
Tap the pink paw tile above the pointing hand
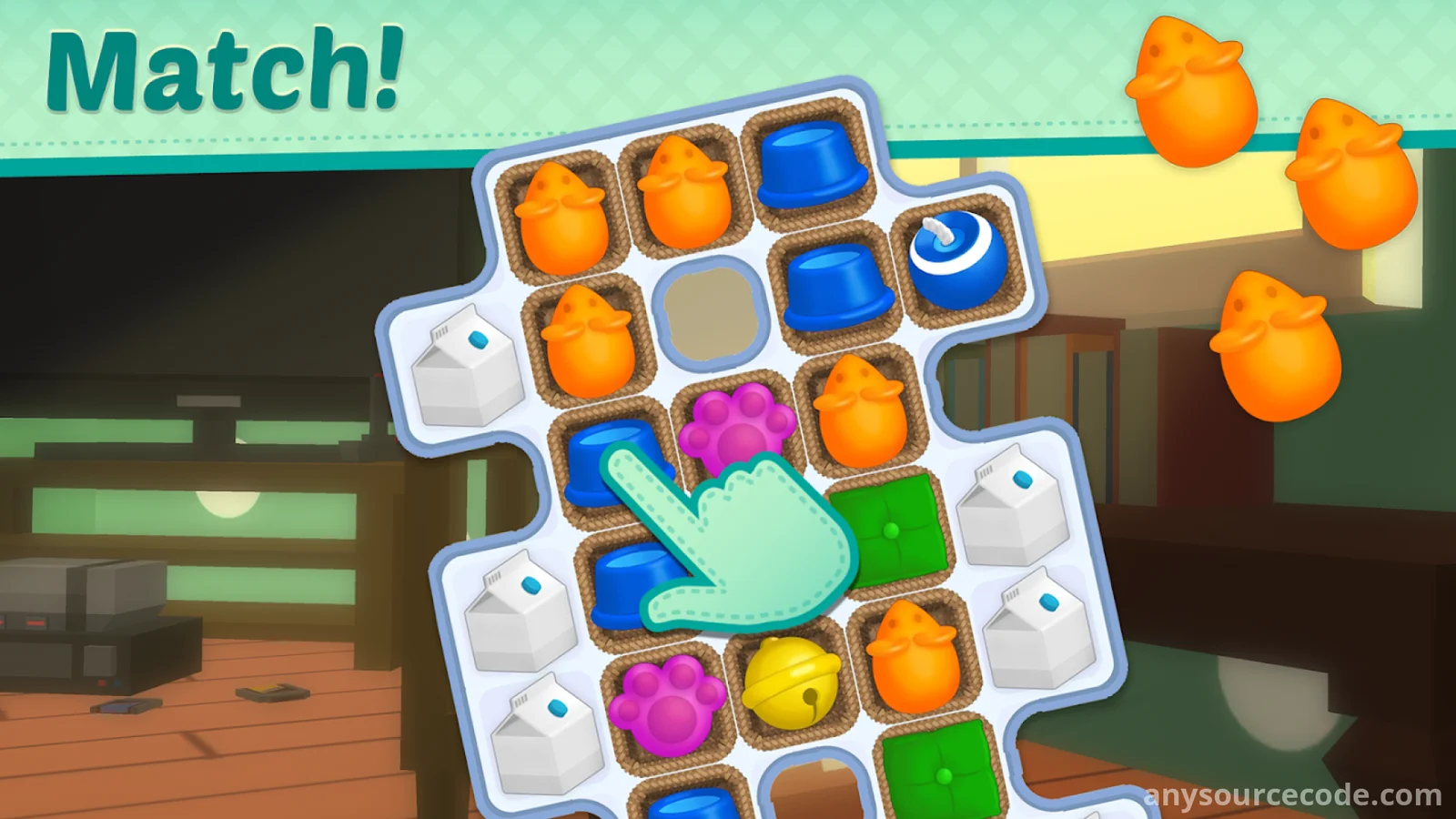tap(735, 424)
